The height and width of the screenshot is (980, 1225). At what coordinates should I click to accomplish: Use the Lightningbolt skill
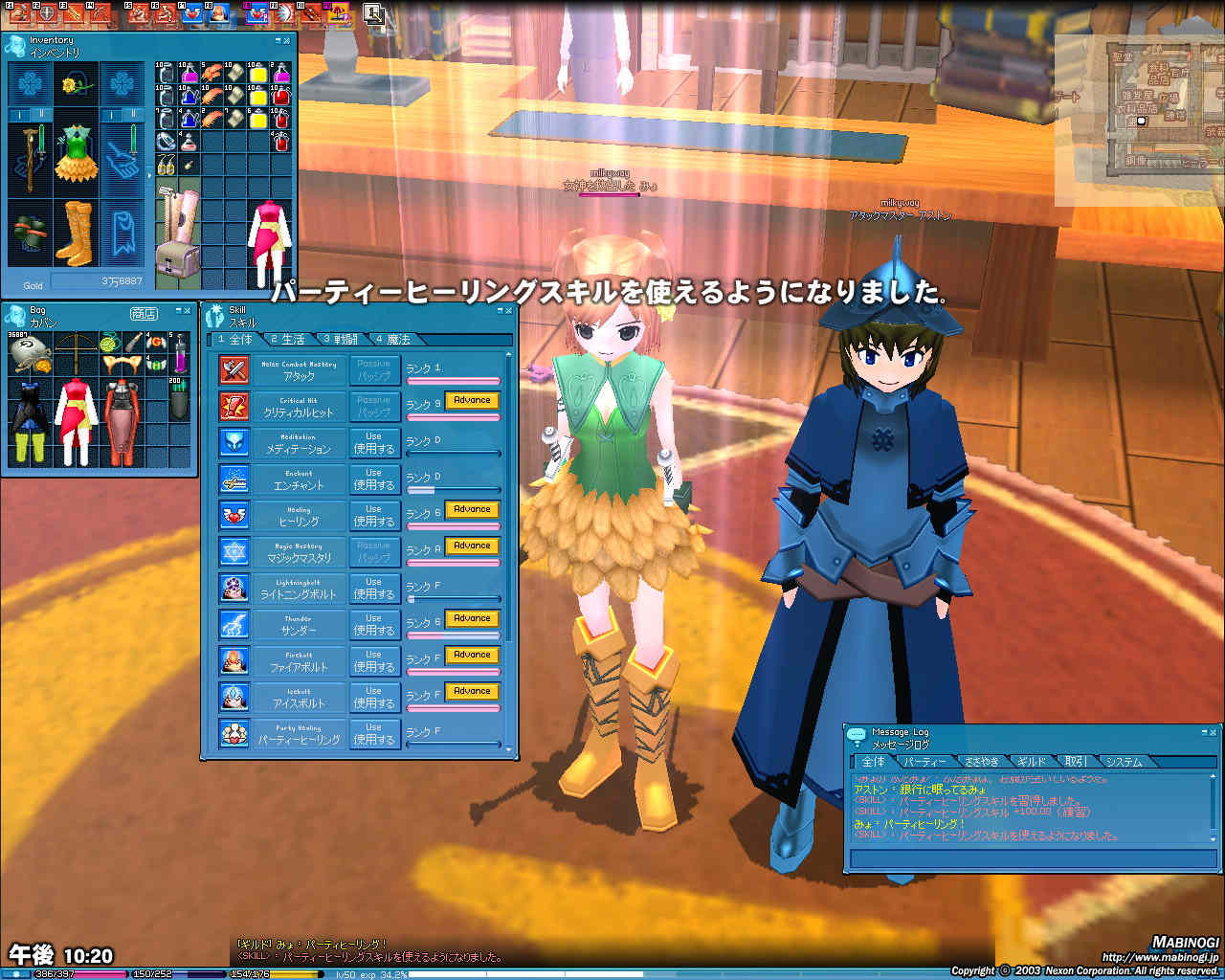pyautogui.click(x=373, y=589)
